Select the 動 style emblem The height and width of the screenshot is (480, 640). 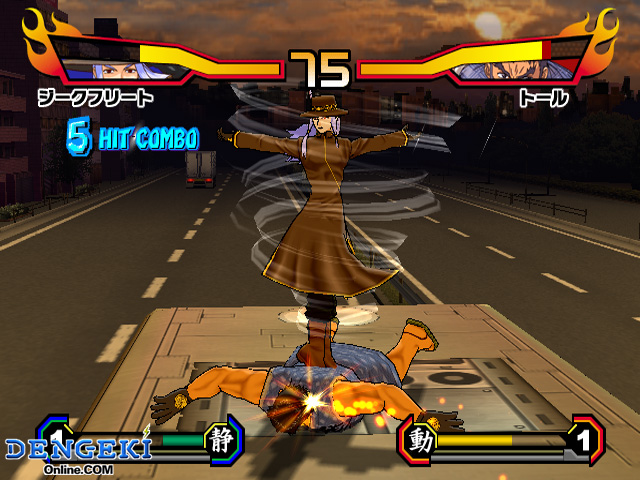(x=421, y=439)
